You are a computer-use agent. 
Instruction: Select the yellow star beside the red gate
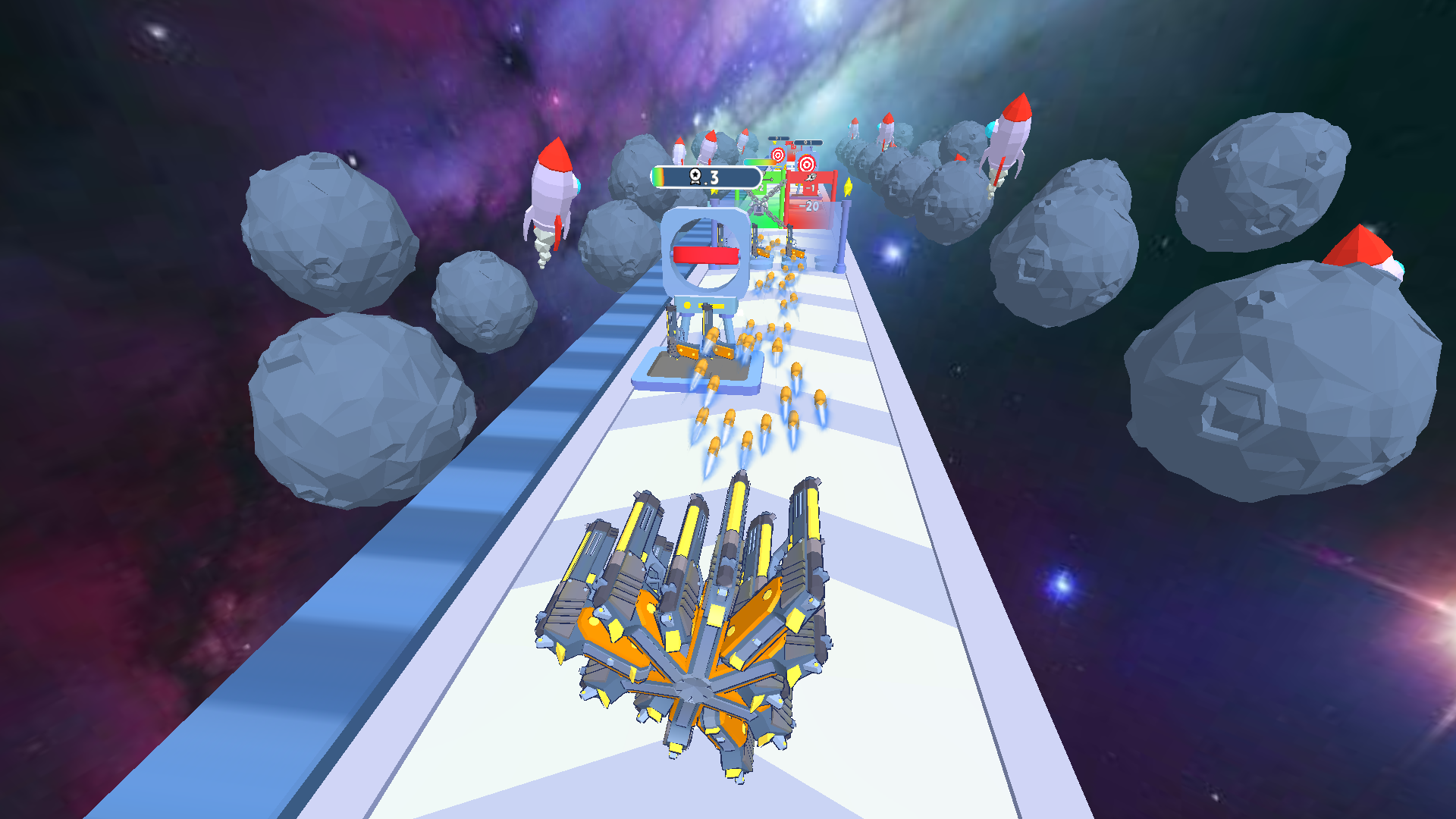point(848,186)
